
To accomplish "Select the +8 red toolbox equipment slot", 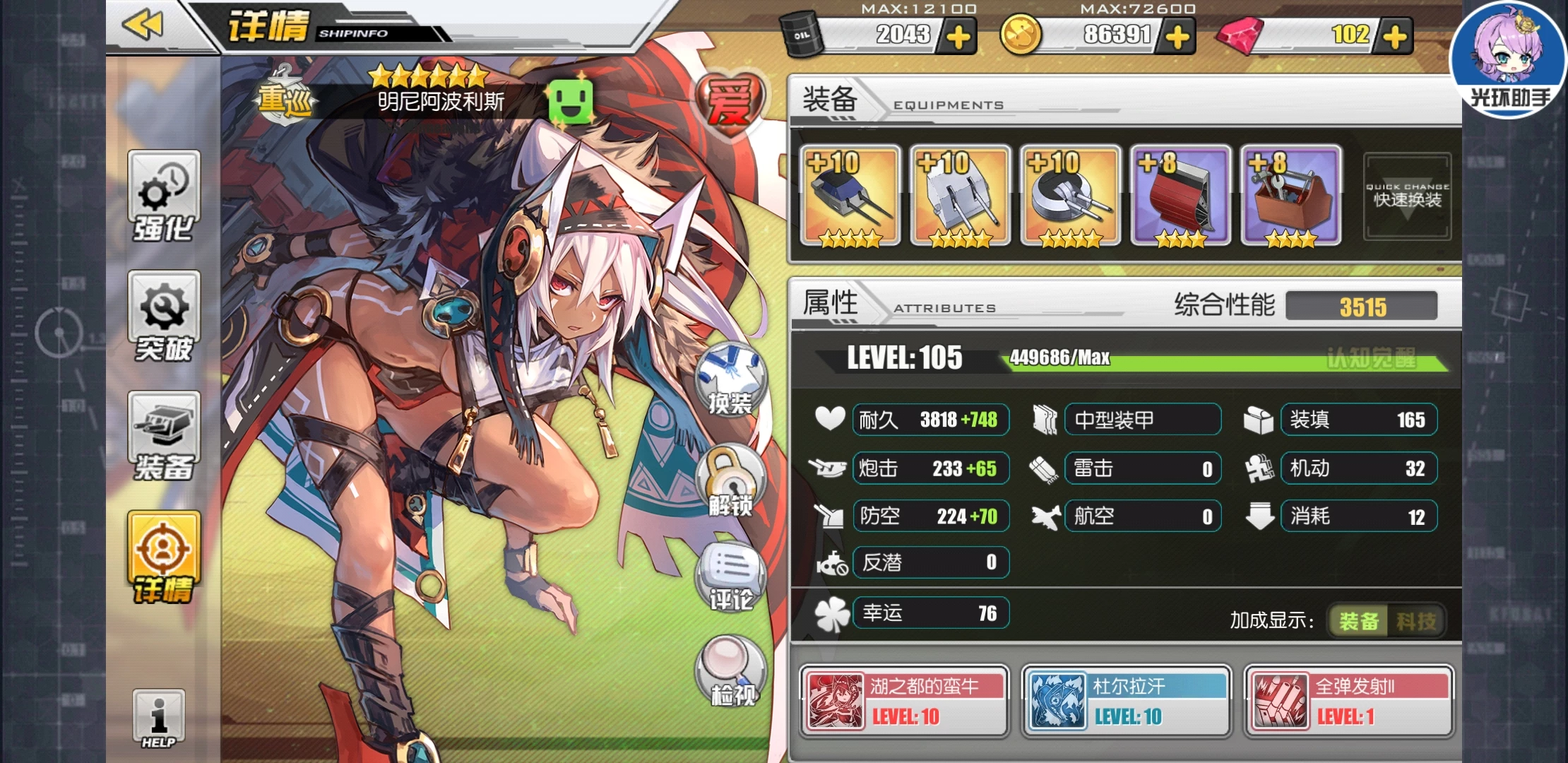I will coord(1291,196).
